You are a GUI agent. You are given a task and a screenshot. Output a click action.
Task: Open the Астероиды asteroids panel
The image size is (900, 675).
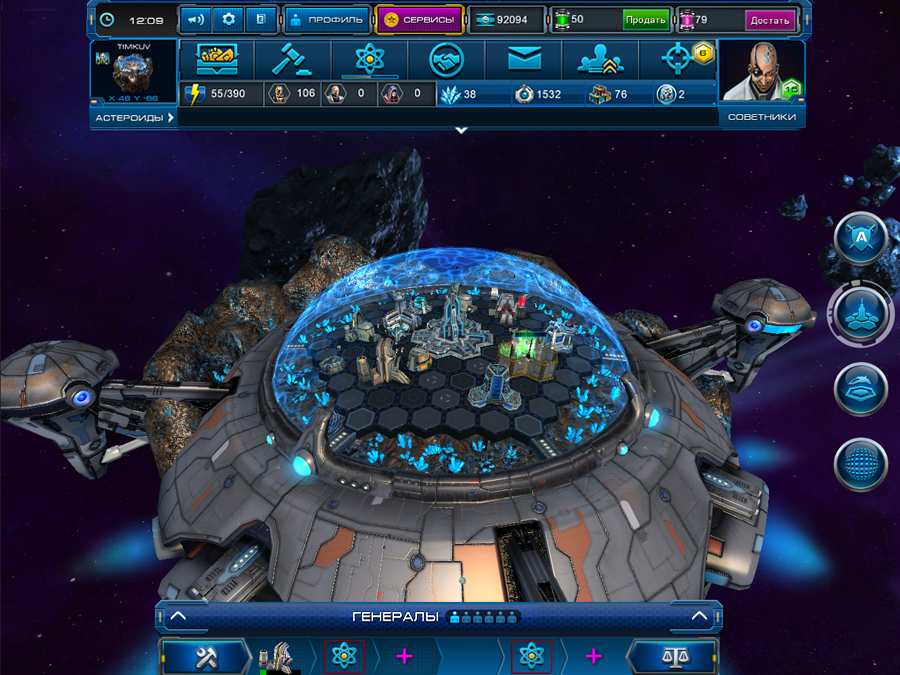[134, 118]
